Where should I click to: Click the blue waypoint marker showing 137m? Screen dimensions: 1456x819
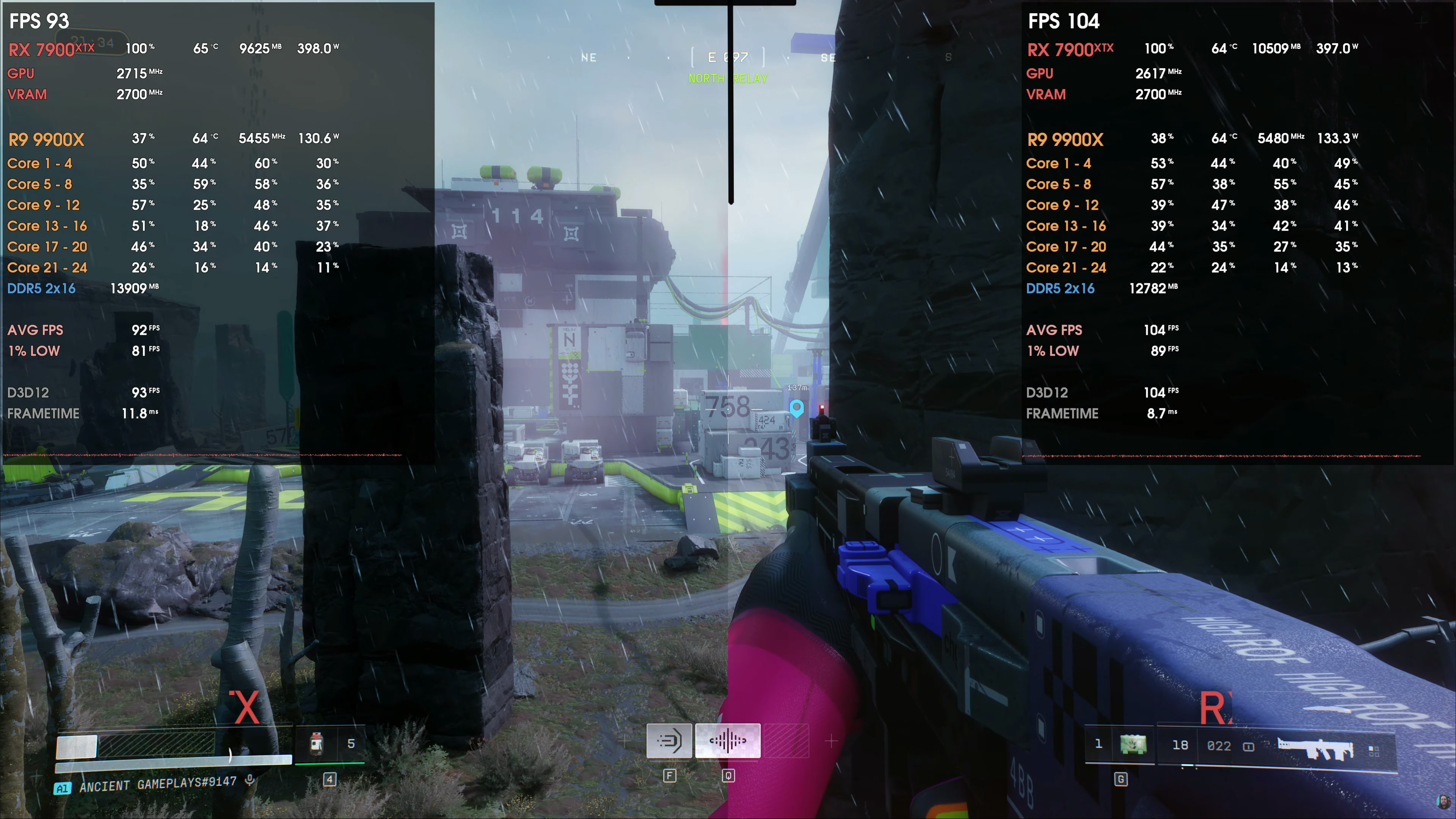coord(796,407)
